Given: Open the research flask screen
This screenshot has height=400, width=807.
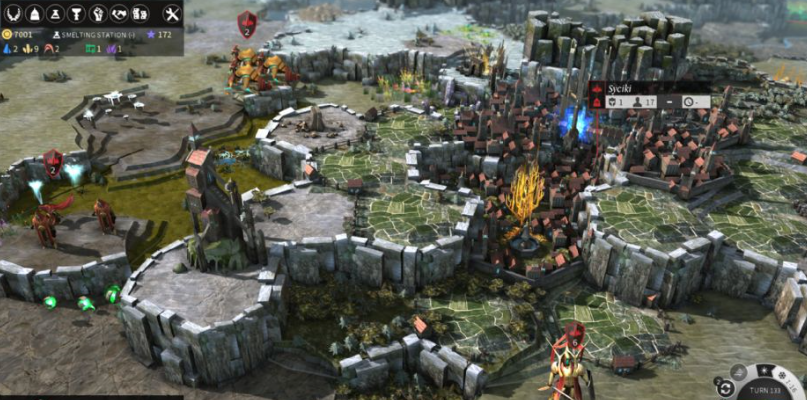Looking at the screenshot, I should [x=54, y=13].
